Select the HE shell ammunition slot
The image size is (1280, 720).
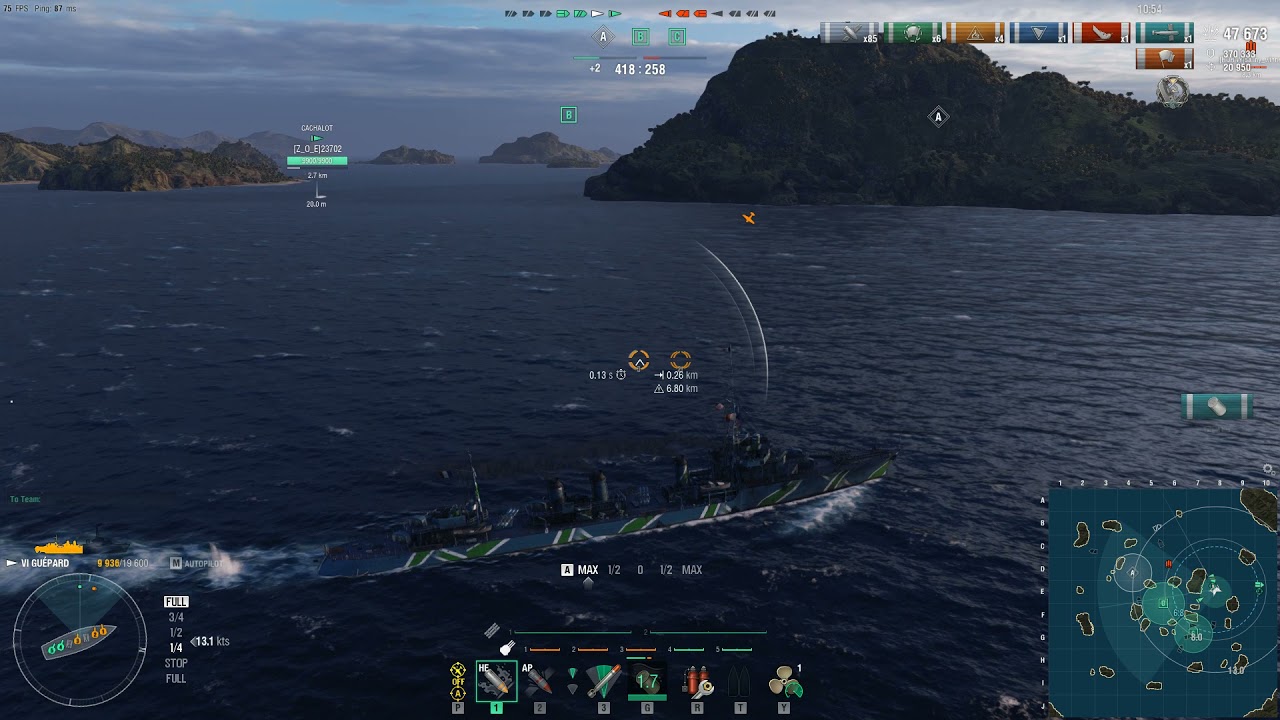[496, 681]
